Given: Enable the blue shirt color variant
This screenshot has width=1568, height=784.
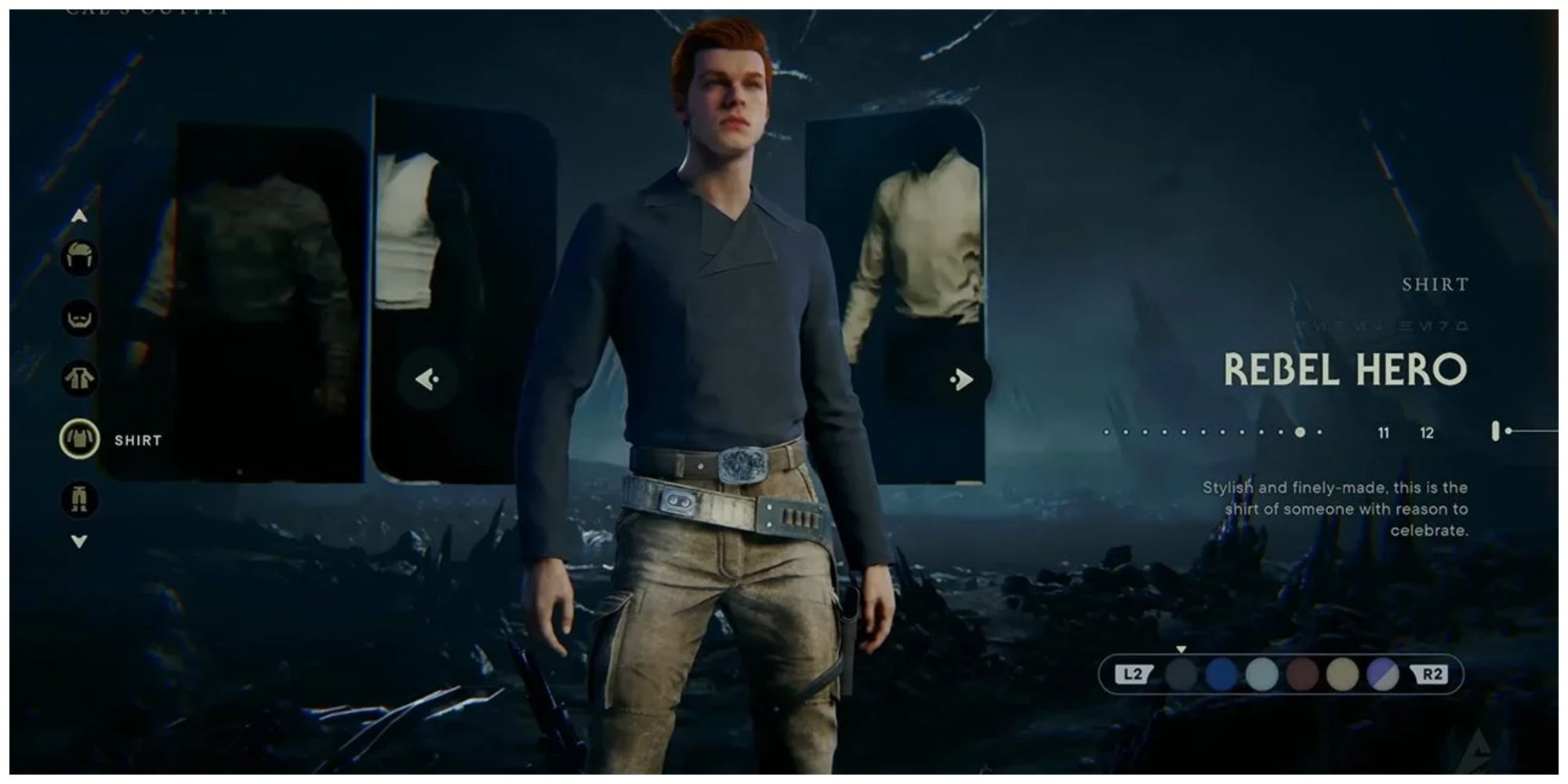Looking at the screenshot, I should coord(1221,673).
